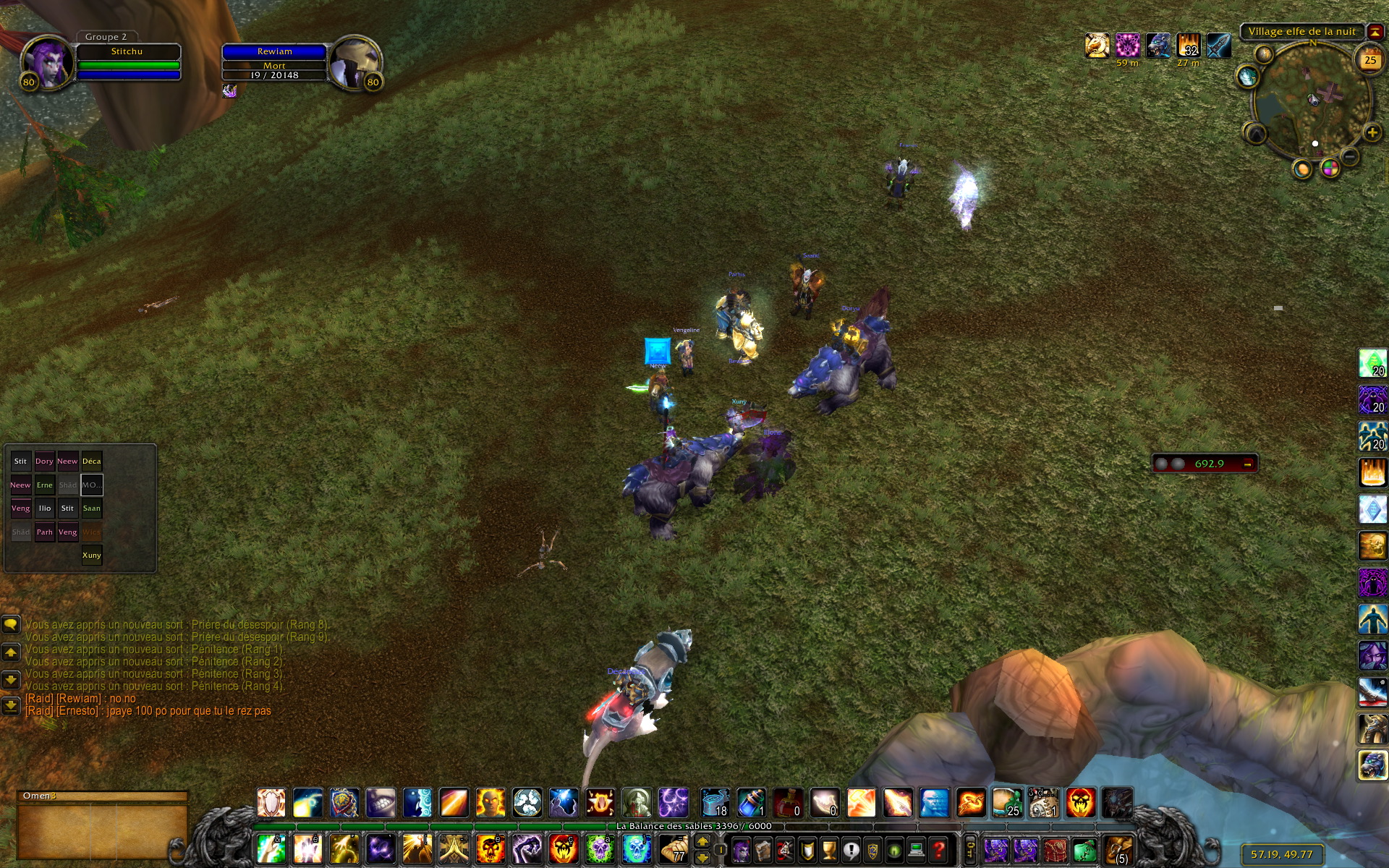Zoom in the minimap with plus button
The image size is (1389, 868).
(x=1372, y=133)
